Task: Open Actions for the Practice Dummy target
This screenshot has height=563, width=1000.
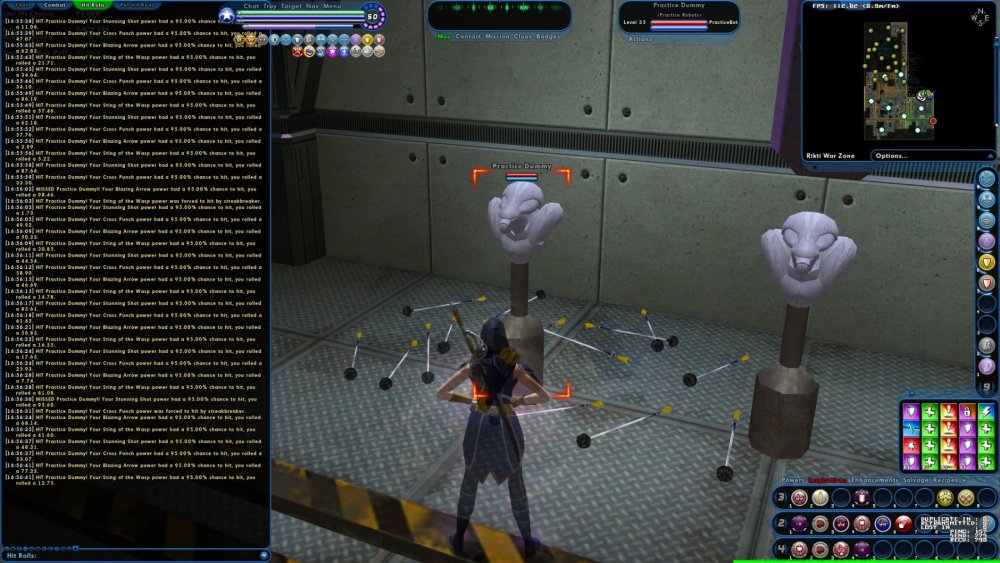Action: tap(640, 38)
